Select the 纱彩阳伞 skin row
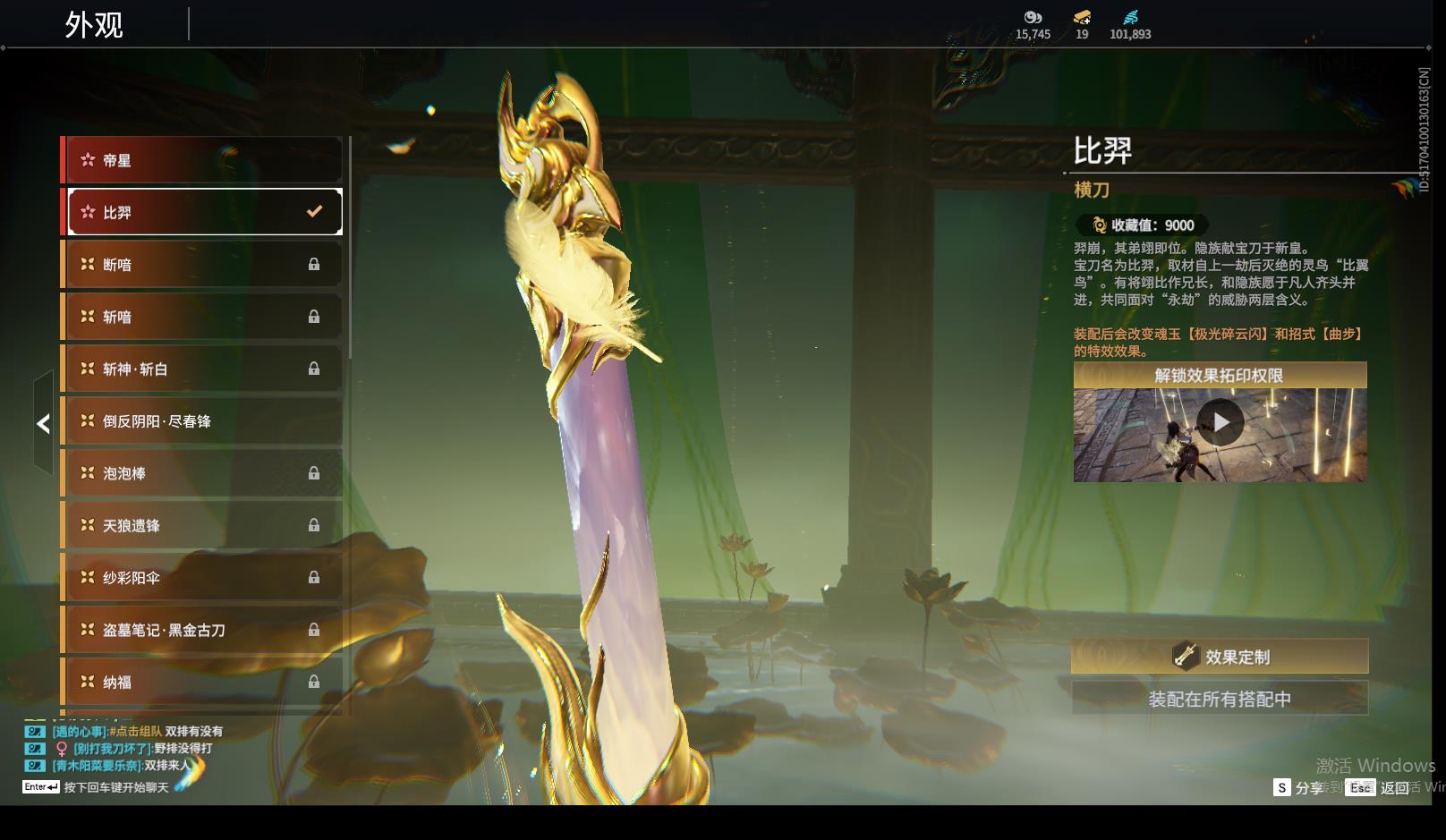Image resolution: width=1446 pixels, height=840 pixels. (x=202, y=578)
